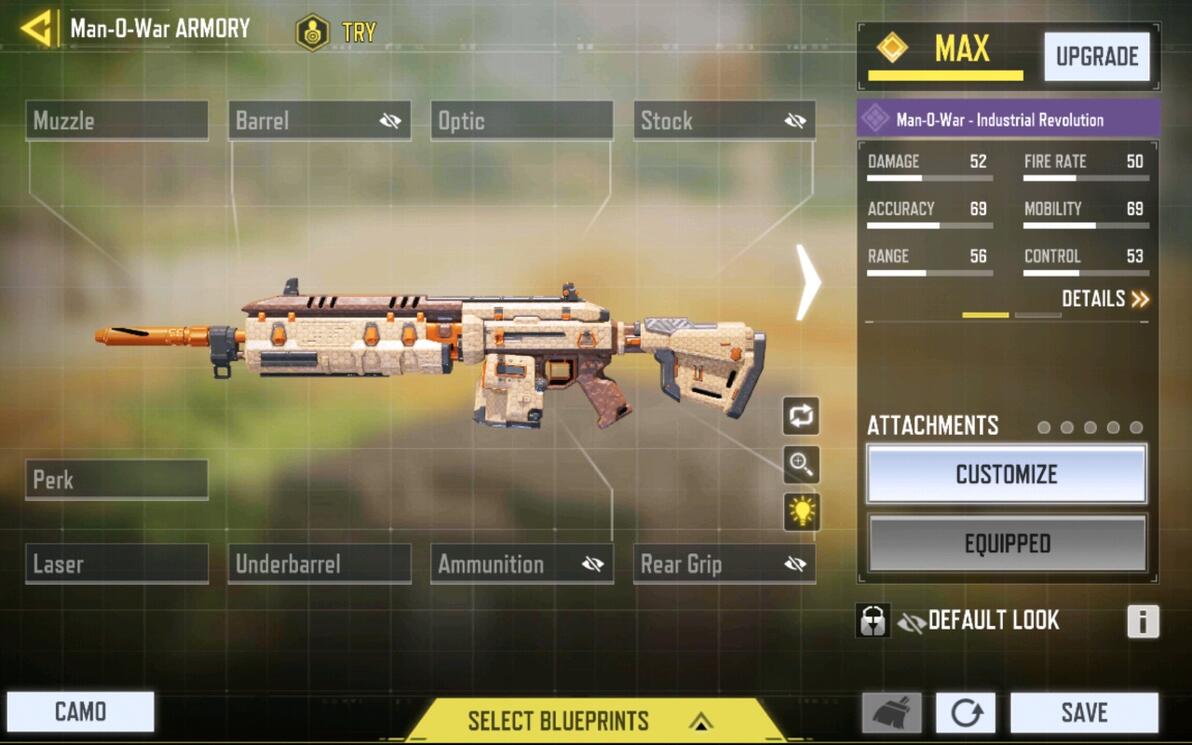Viewport: 1192px width, 745px height.
Task: Click the UPGRADE button
Action: tap(1097, 57)
